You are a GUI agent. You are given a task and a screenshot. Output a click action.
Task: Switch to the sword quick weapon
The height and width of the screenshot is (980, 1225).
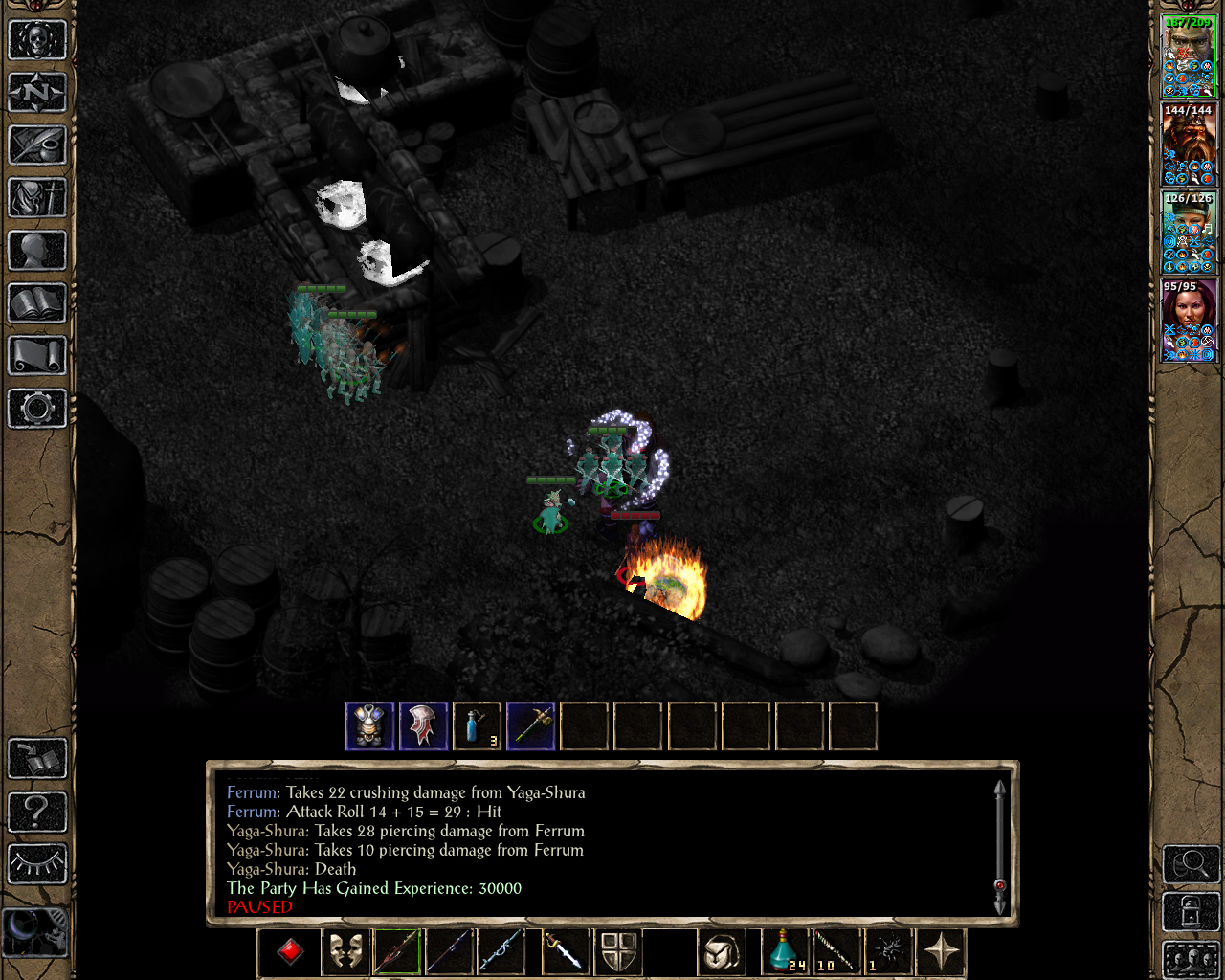coord(566,950)
